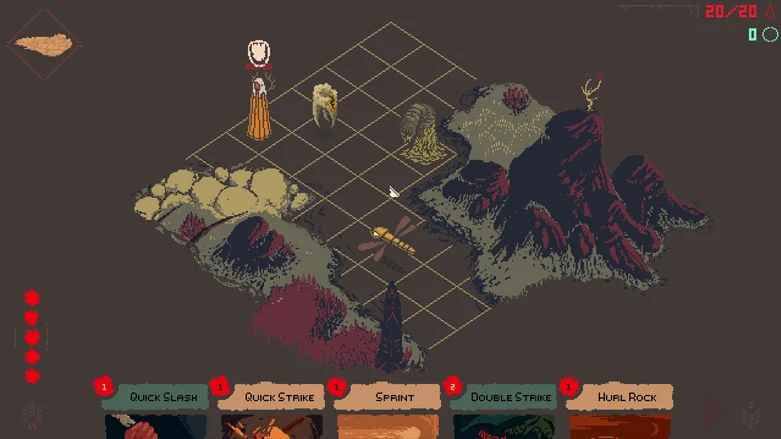The height and width of the screenshot is (439, 781).
Task: Play the Sprint card
Action: tap(388, 398)
